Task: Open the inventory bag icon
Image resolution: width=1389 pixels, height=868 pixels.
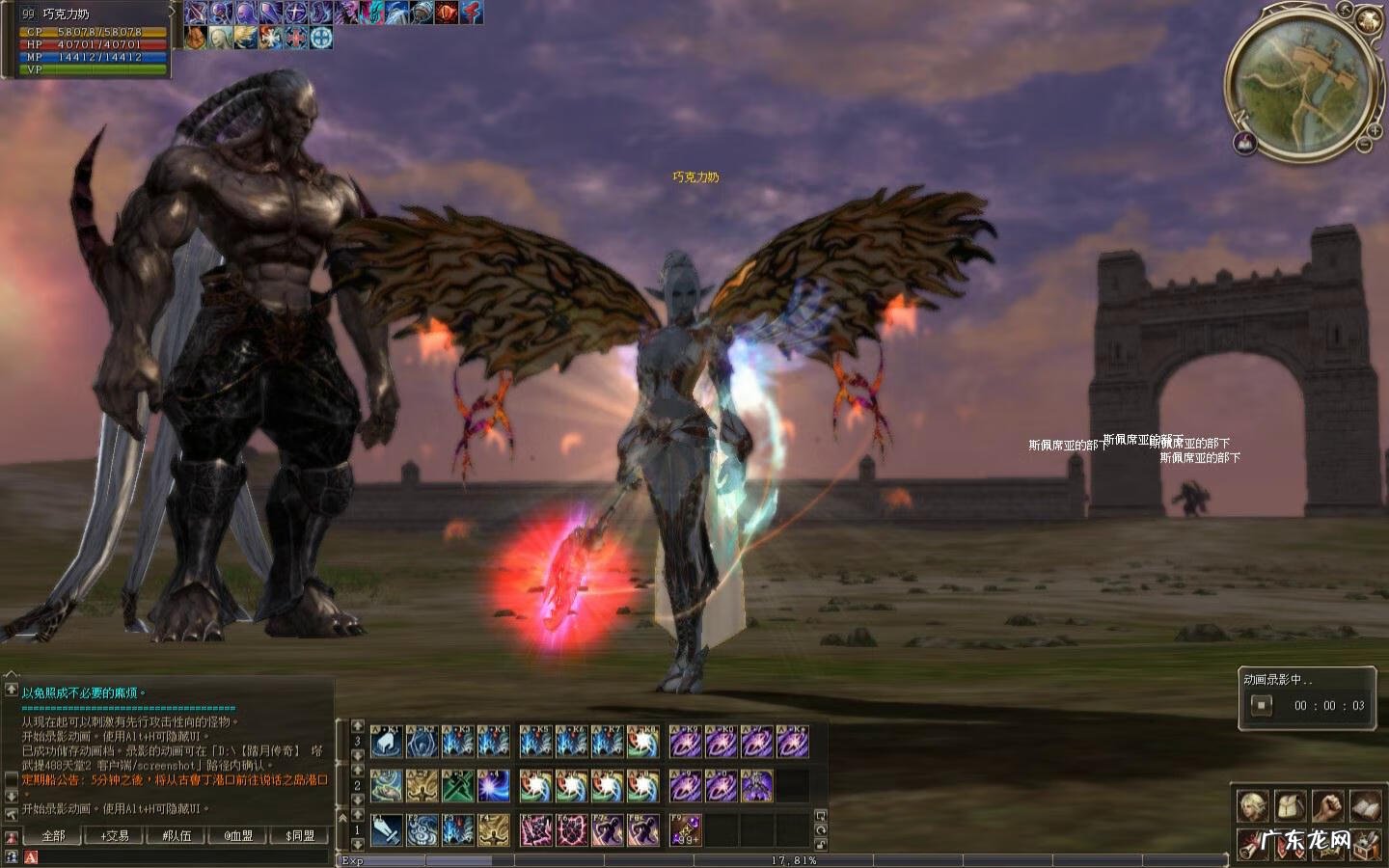Action: (x=1291, y=805)
